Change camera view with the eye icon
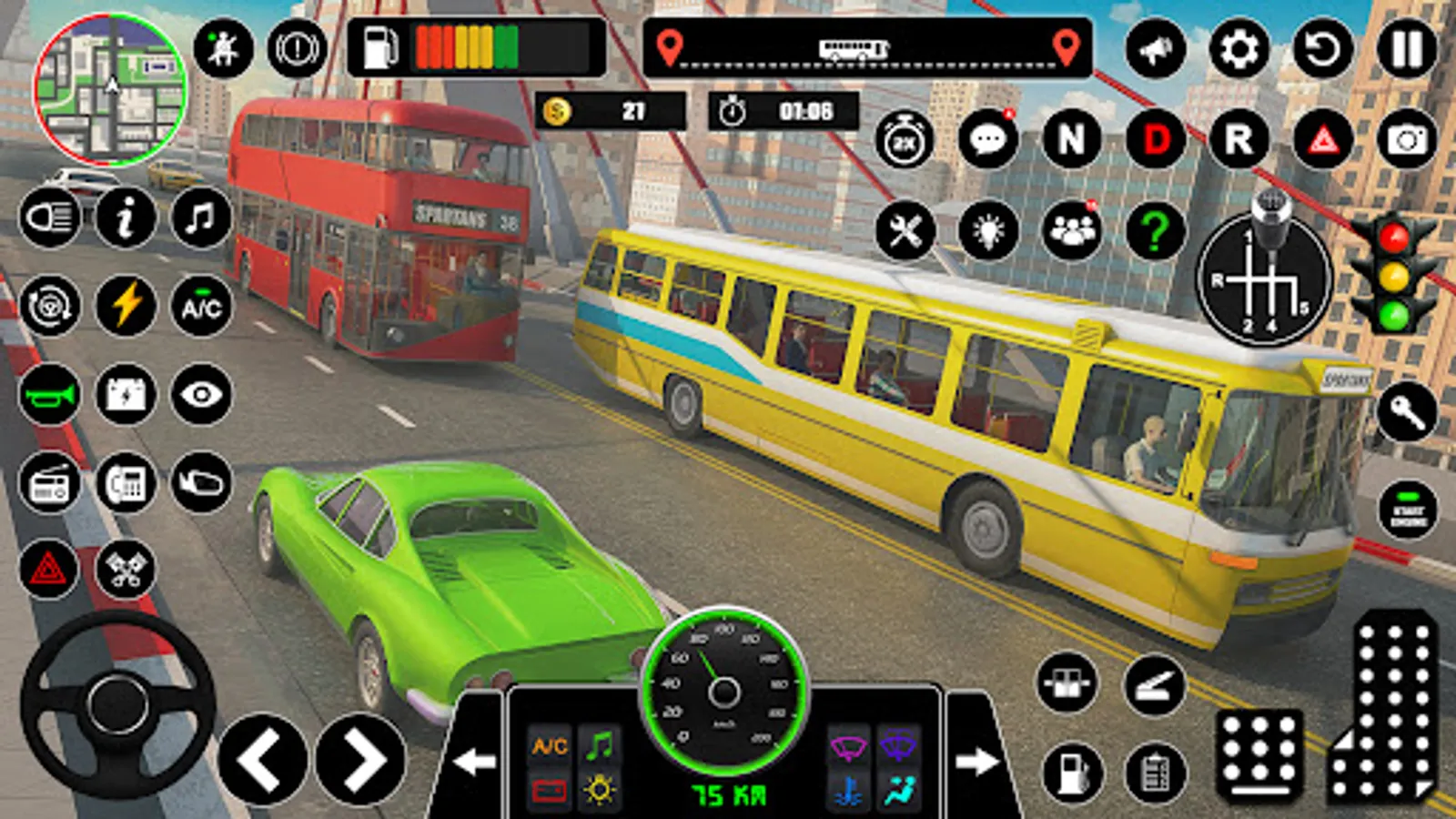 (x=201, y=395)
